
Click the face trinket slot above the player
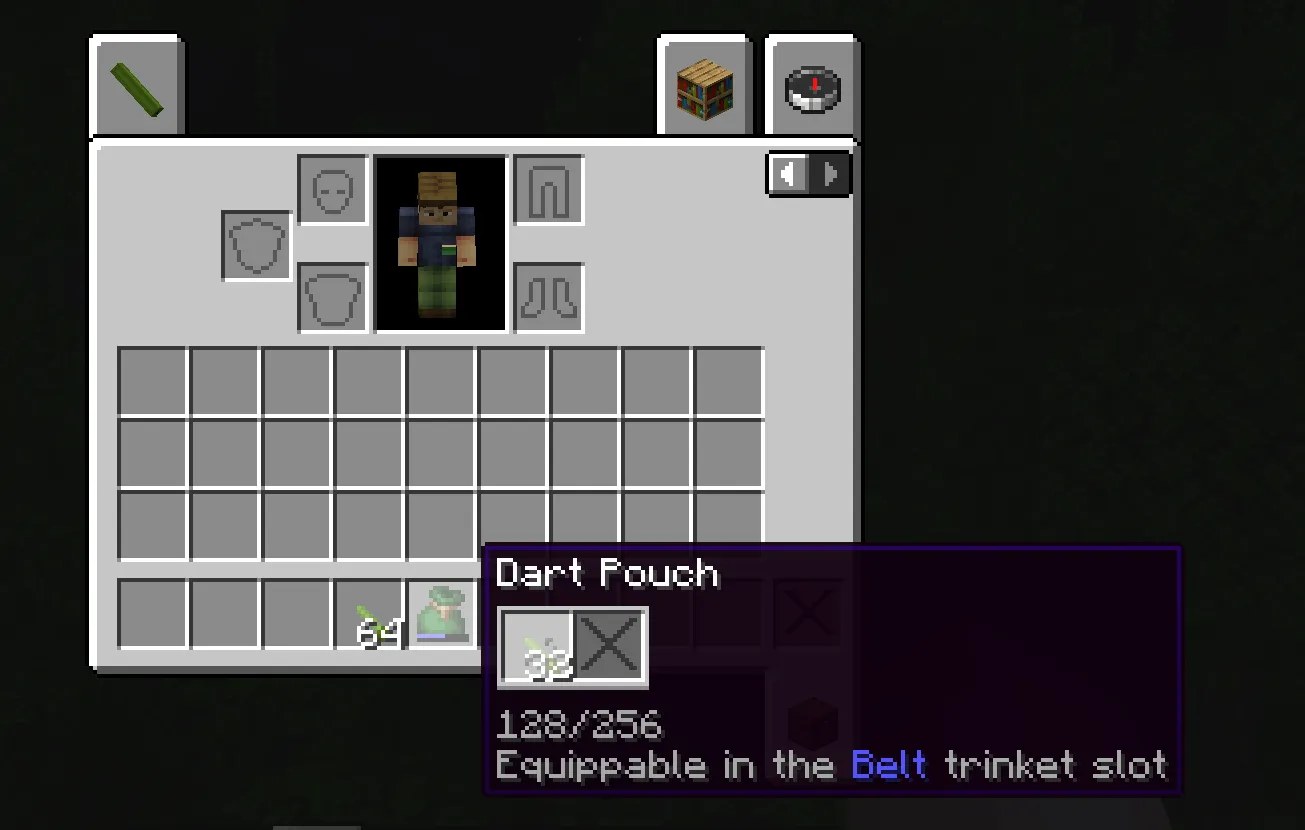click(x=332, y=190)
